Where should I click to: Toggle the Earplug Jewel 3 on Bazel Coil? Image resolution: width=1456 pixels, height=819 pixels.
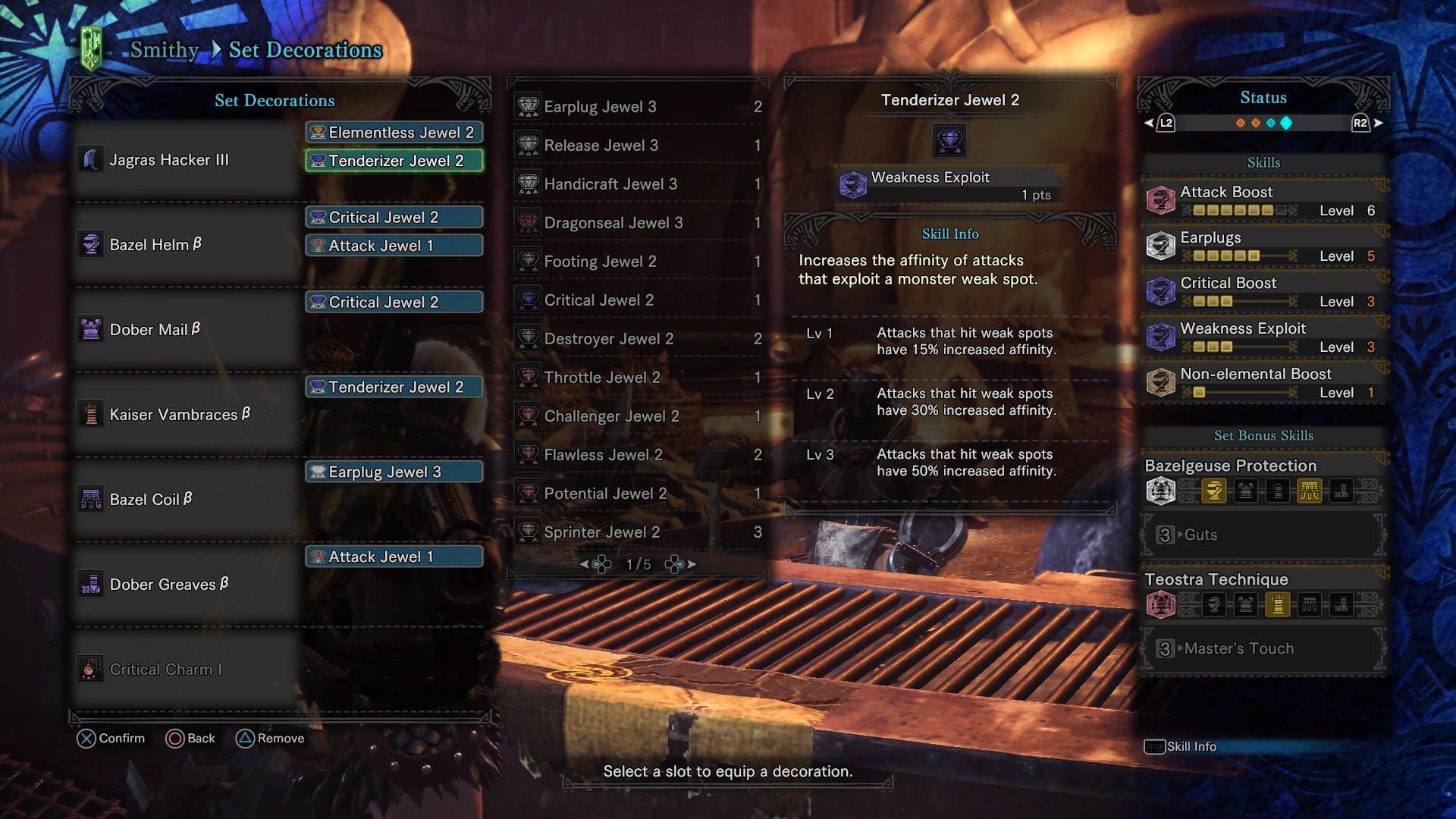coord(394,471)
